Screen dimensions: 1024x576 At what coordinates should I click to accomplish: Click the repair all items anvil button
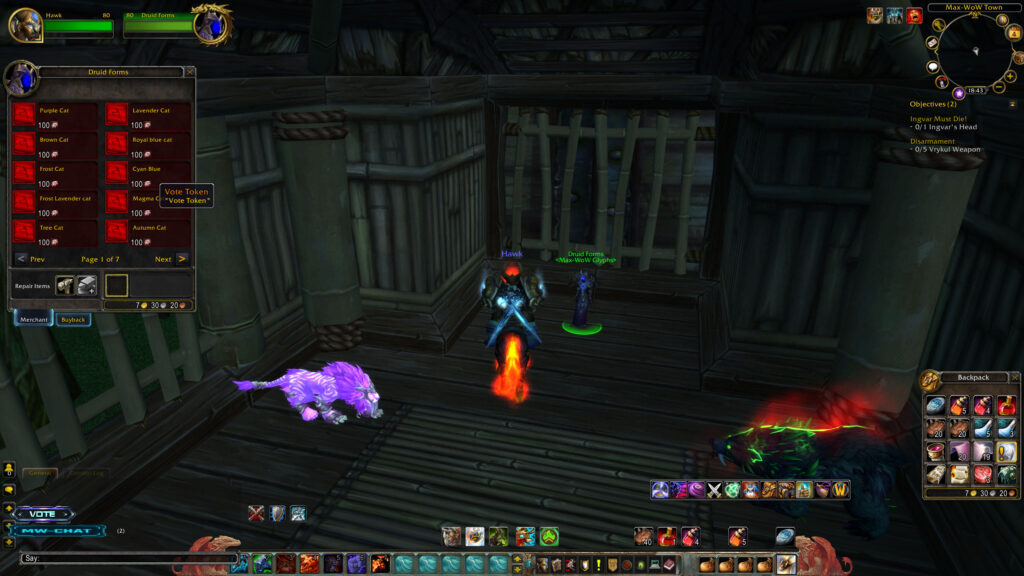pos(87,285)
